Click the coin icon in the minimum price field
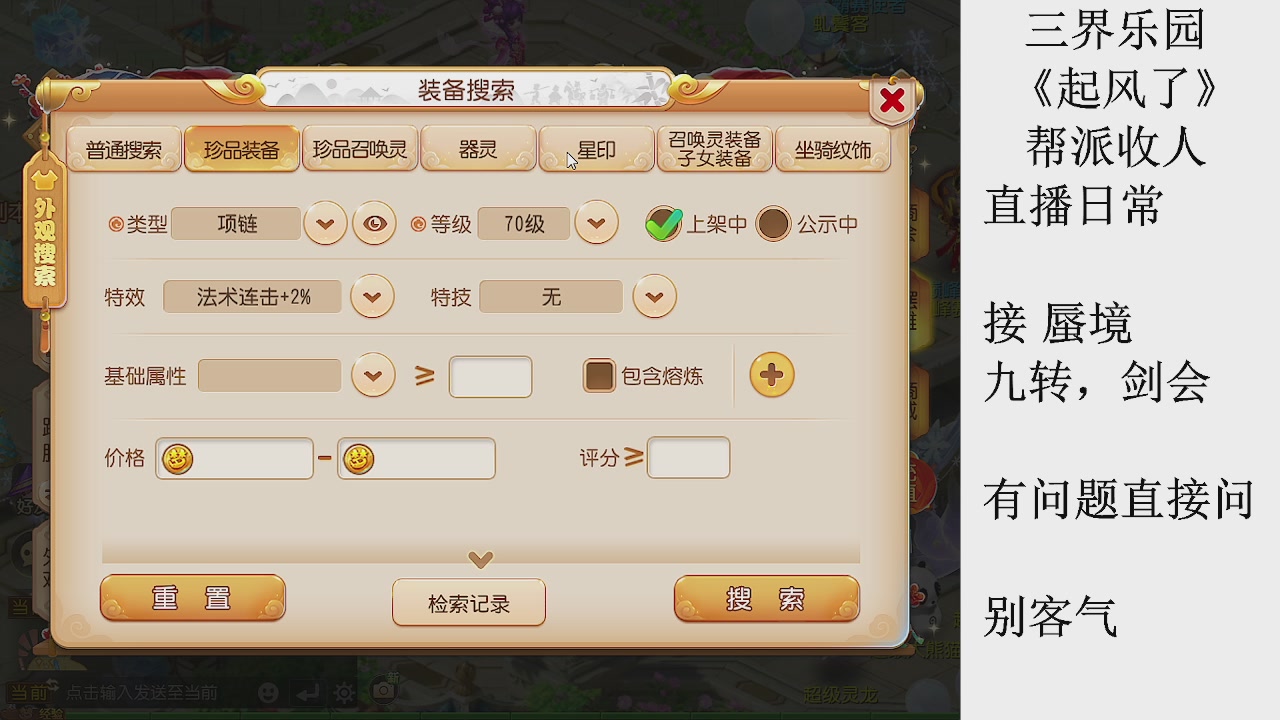The image size is (1280, 720). [175, 458]
